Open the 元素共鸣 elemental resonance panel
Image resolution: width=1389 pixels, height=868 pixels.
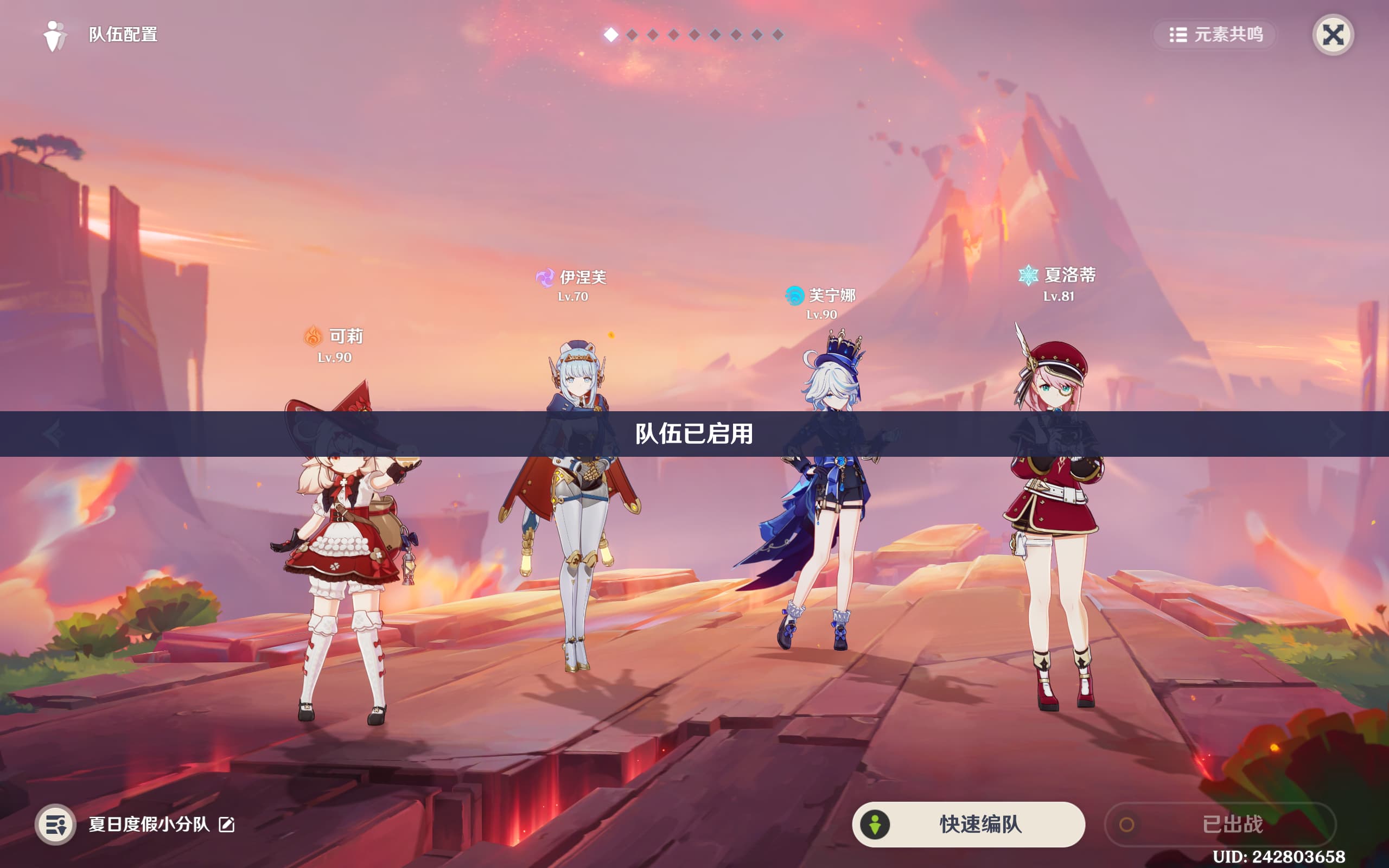1215,35
